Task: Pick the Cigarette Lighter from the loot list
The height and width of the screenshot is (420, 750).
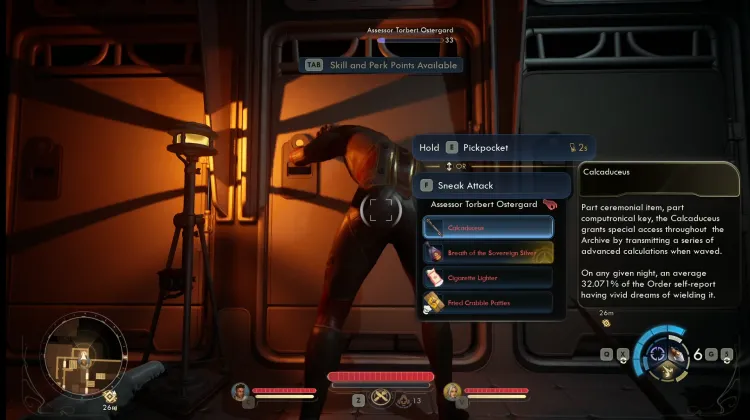Action: click(x=487, y=277)
